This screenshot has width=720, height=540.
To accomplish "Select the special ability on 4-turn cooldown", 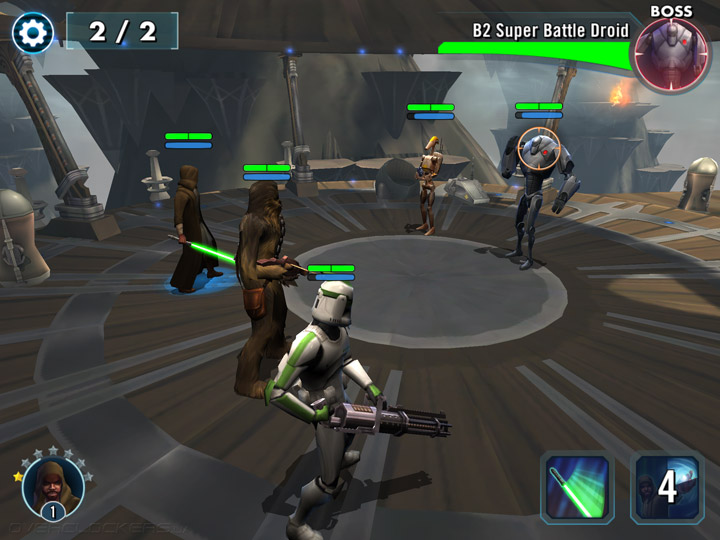I will point(666,488).
